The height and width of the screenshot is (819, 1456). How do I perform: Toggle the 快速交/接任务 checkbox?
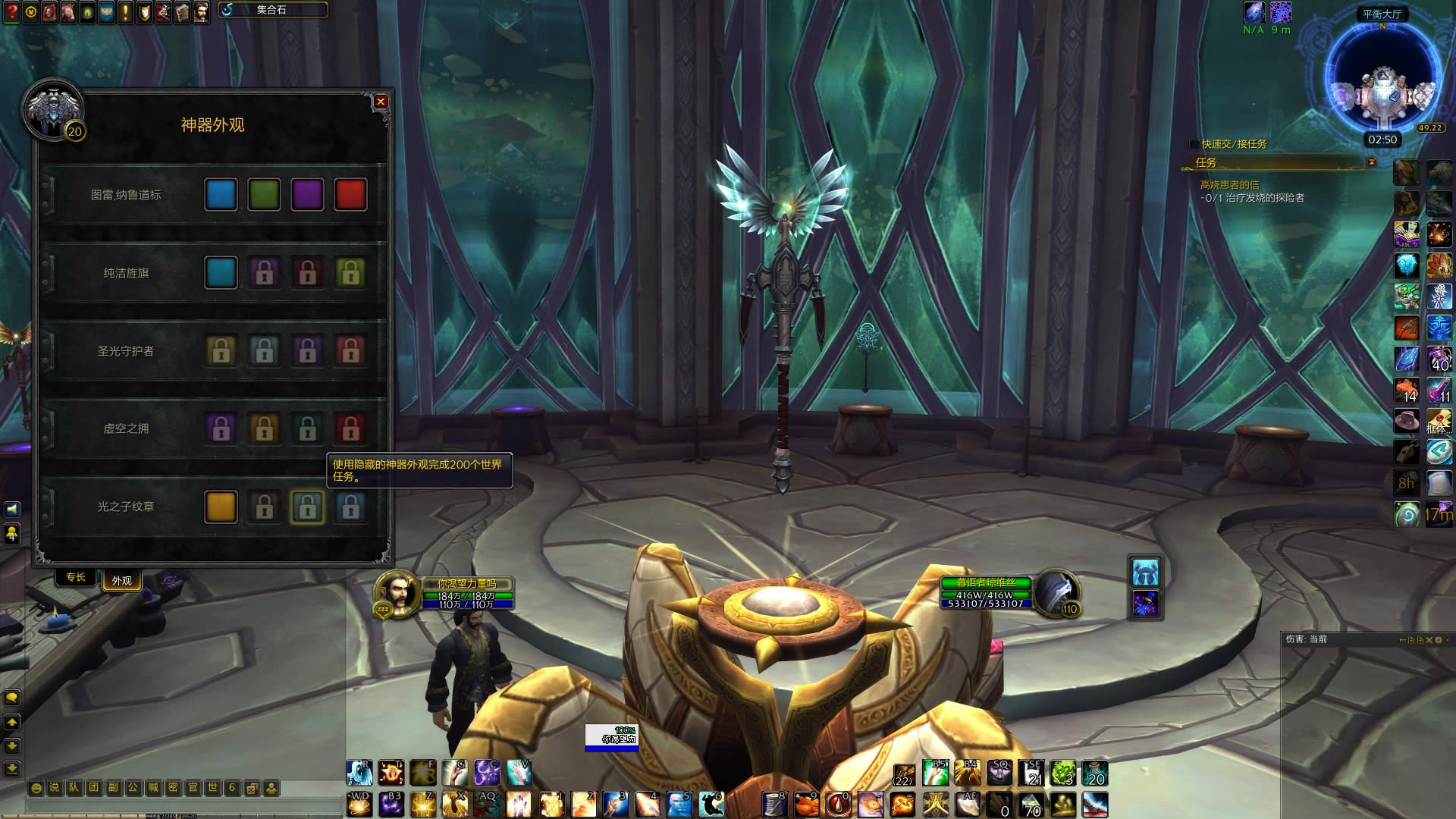(1194, 144)
